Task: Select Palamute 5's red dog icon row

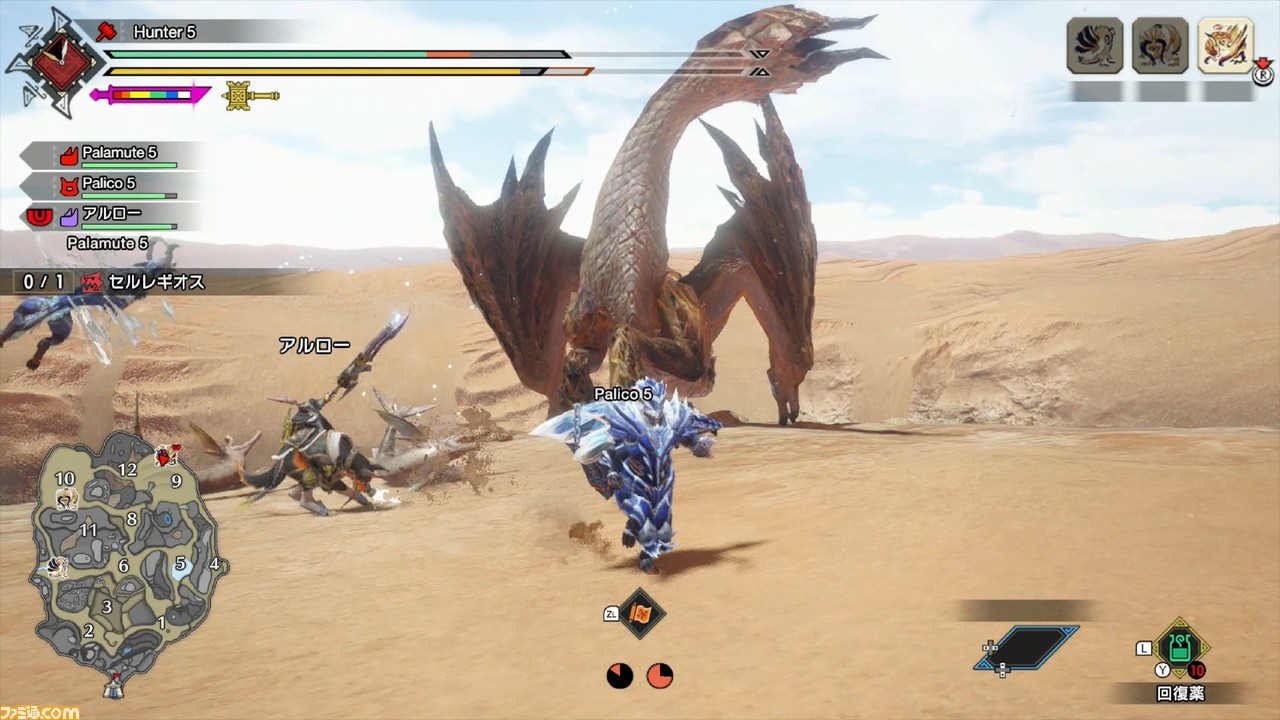Action: [110, 155]
